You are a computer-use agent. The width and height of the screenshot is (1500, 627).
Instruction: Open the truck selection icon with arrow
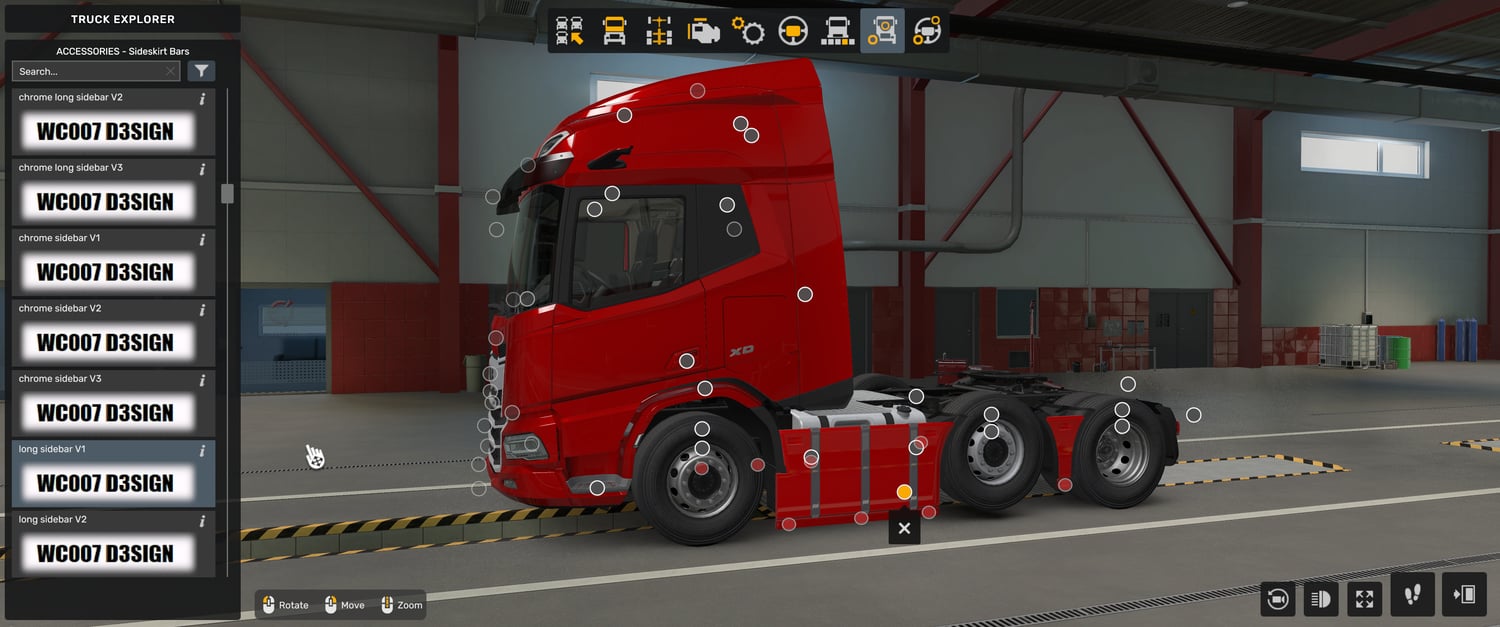click(570, 31)
